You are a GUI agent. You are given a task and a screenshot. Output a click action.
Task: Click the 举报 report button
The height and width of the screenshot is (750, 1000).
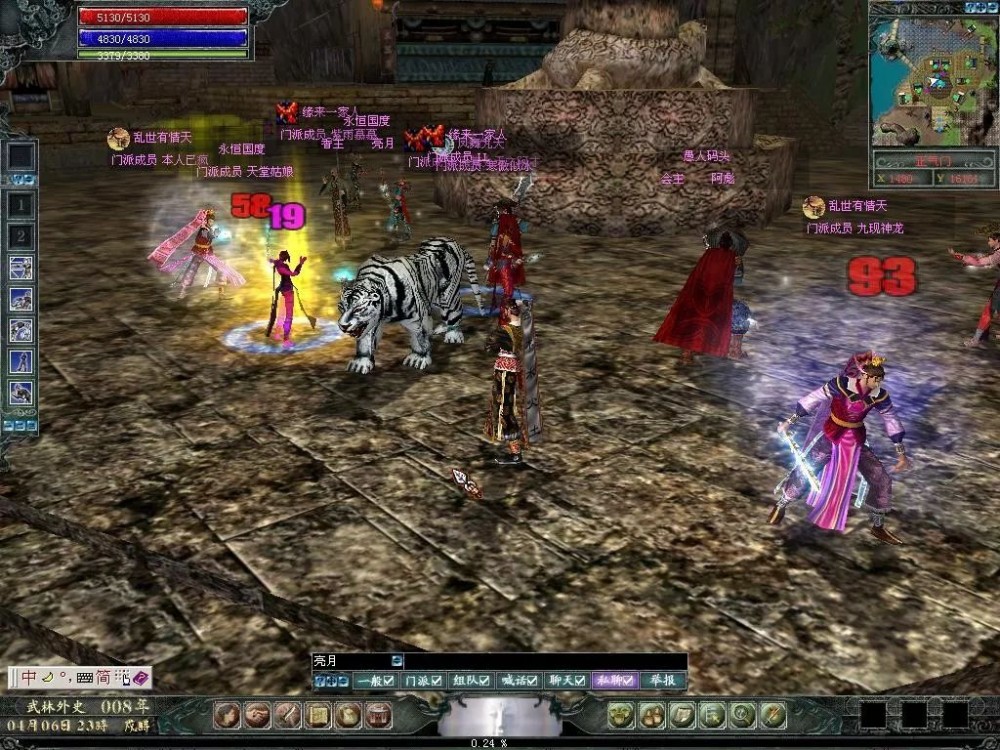tap(662, 681)
